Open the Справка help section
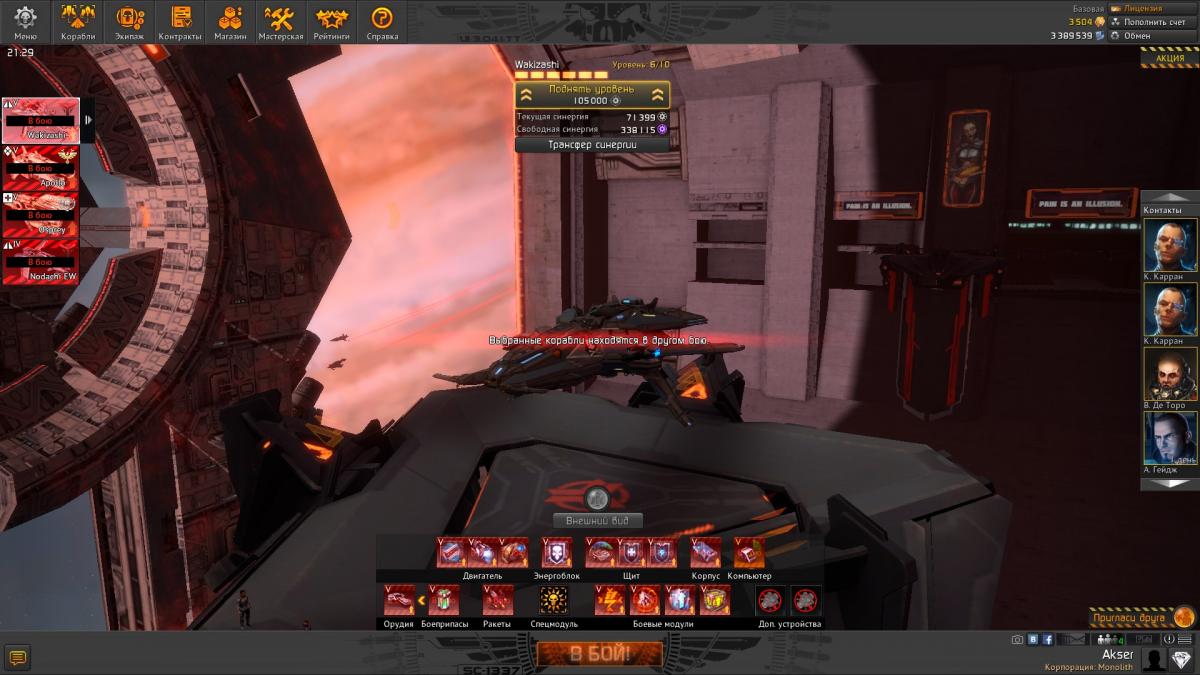 coord(382,22)
